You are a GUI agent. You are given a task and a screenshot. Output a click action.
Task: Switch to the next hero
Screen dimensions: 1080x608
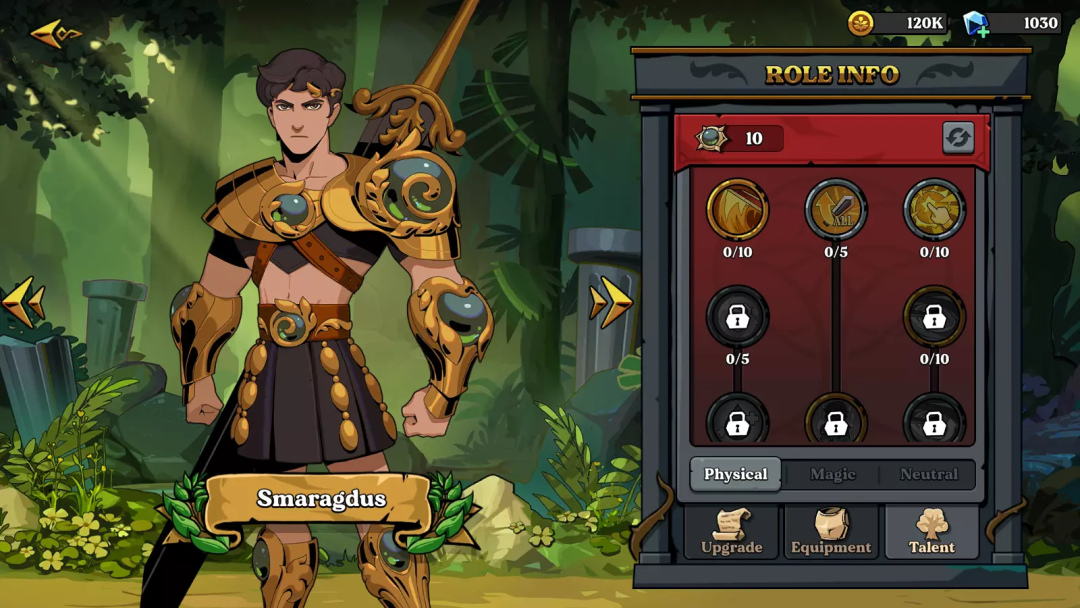pos(610,302)
